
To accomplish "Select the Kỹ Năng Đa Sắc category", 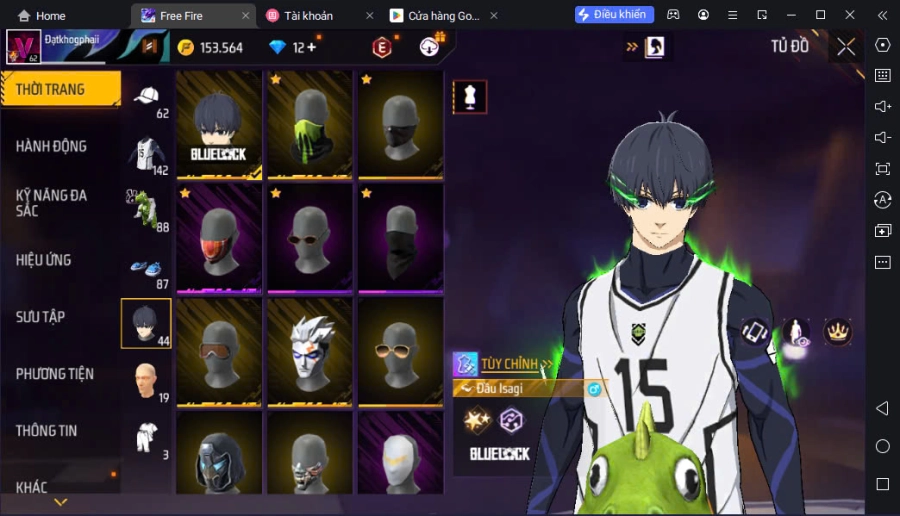I will point(52,202).
